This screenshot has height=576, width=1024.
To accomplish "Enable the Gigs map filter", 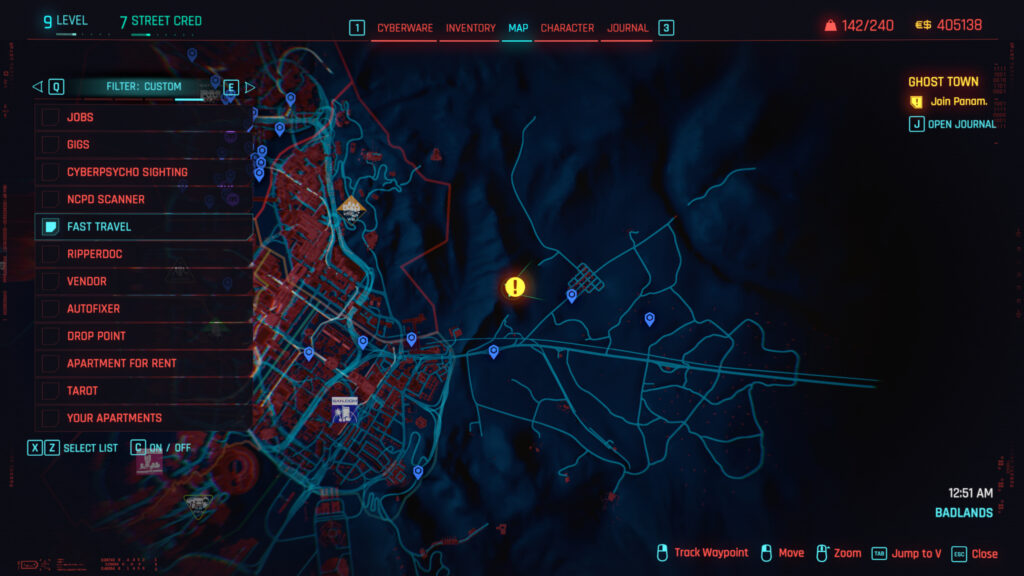I will tap(51, 145).
